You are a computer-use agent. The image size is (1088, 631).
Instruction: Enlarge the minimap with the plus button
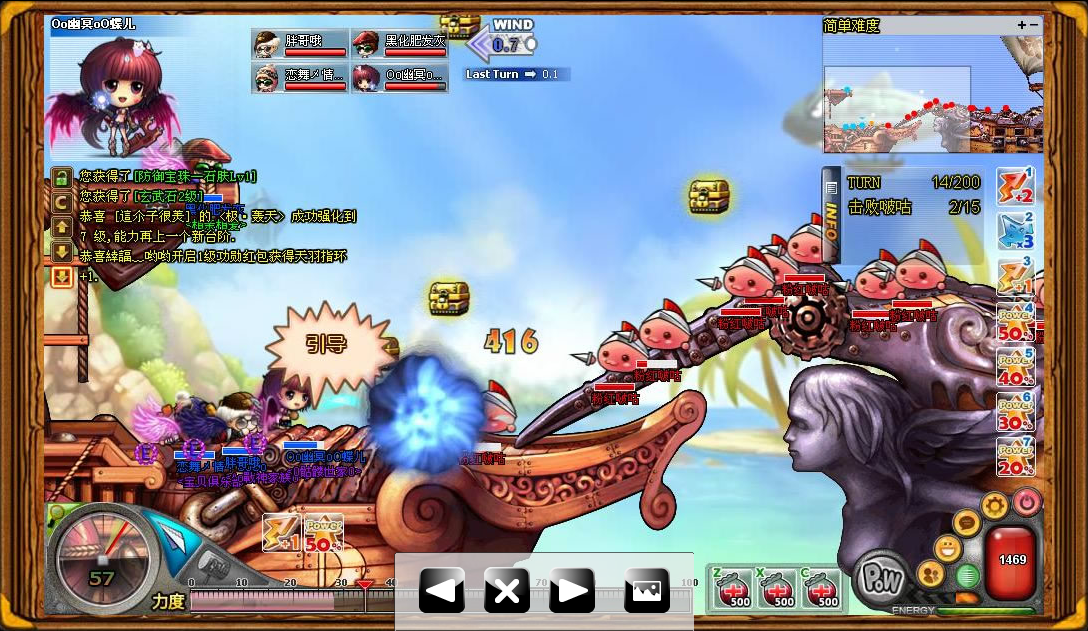(x=1021, y=25)
